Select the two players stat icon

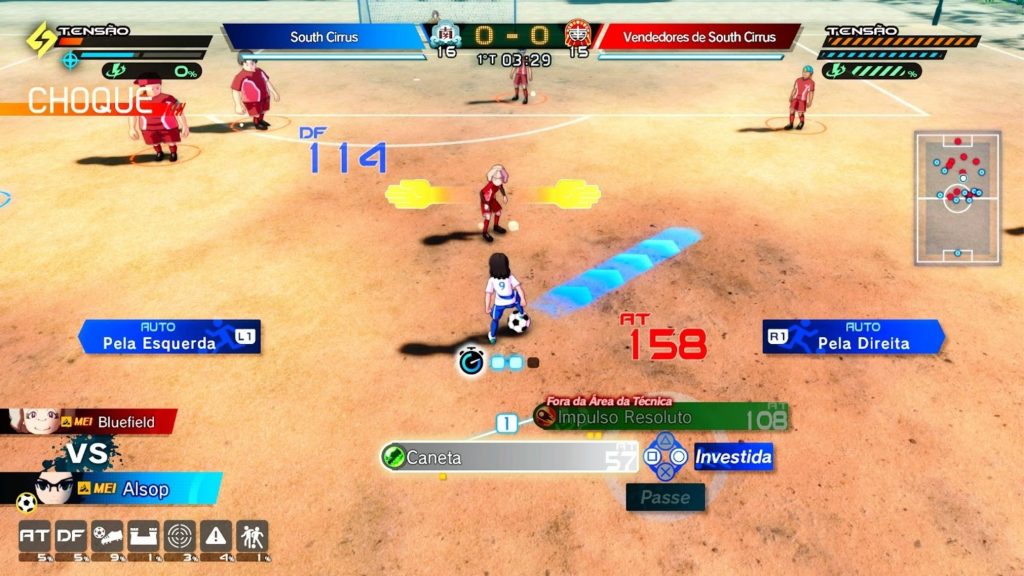(x=252, y=537)
